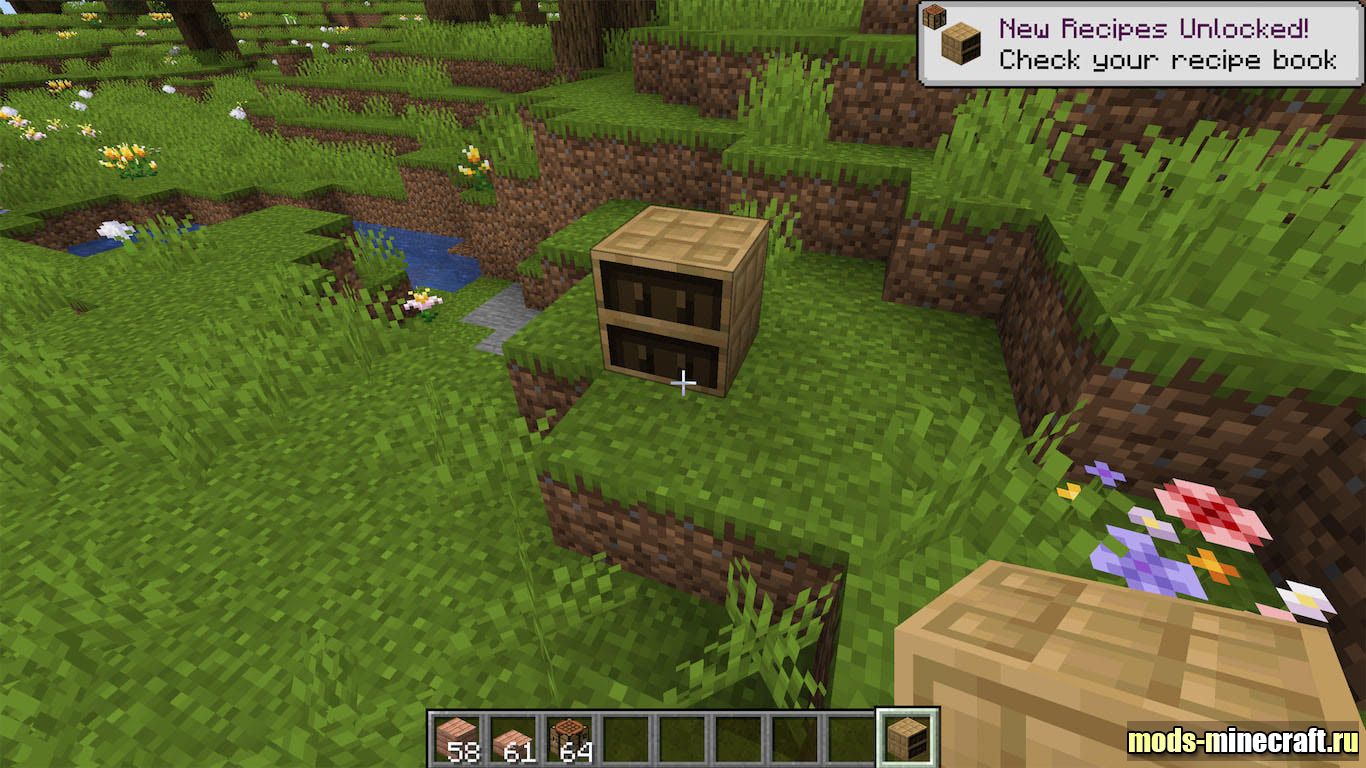Choose the crafting table hotbar slot
The height and width of the screenshot is (768, 1366).
[x=571, y=739]
